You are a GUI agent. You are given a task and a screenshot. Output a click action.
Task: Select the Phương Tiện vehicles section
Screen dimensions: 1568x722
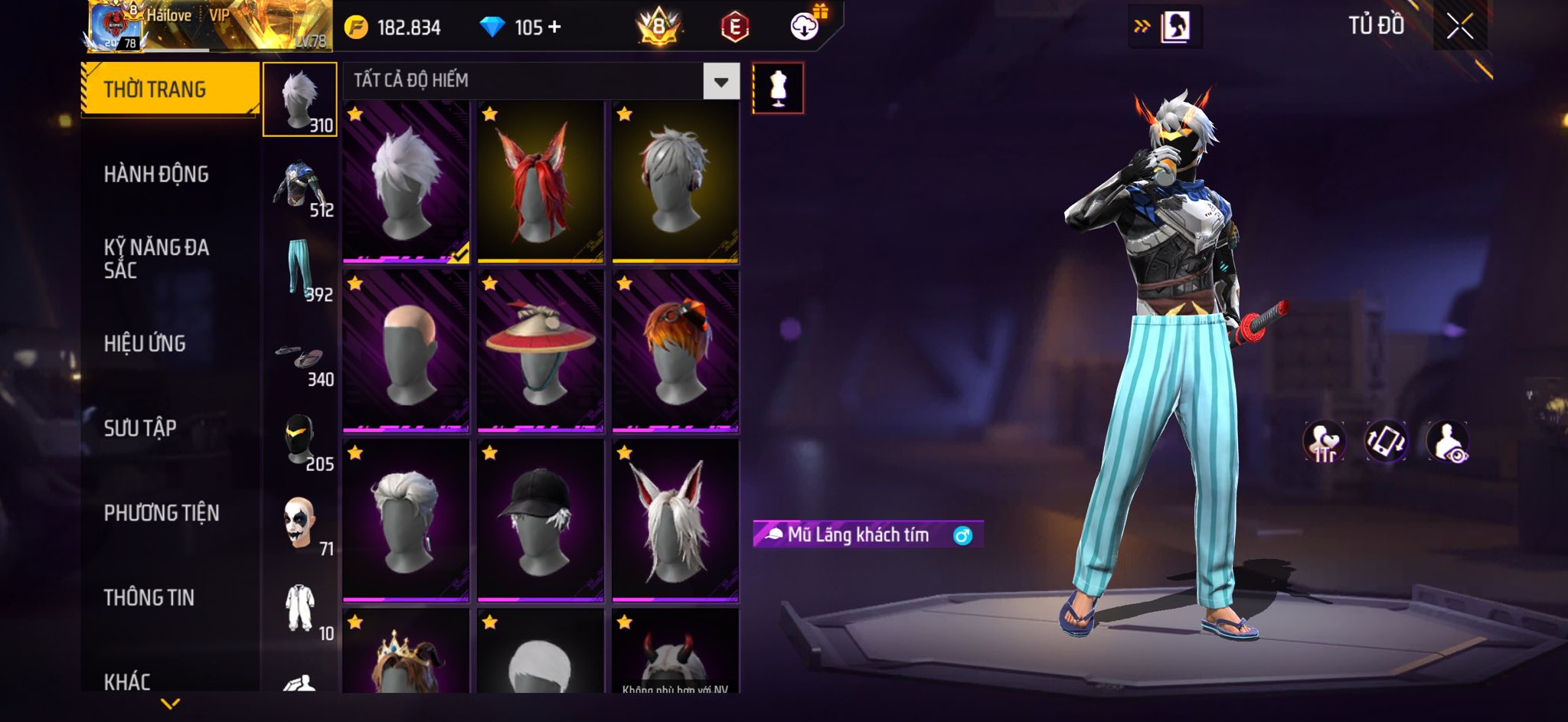point(162,513)
